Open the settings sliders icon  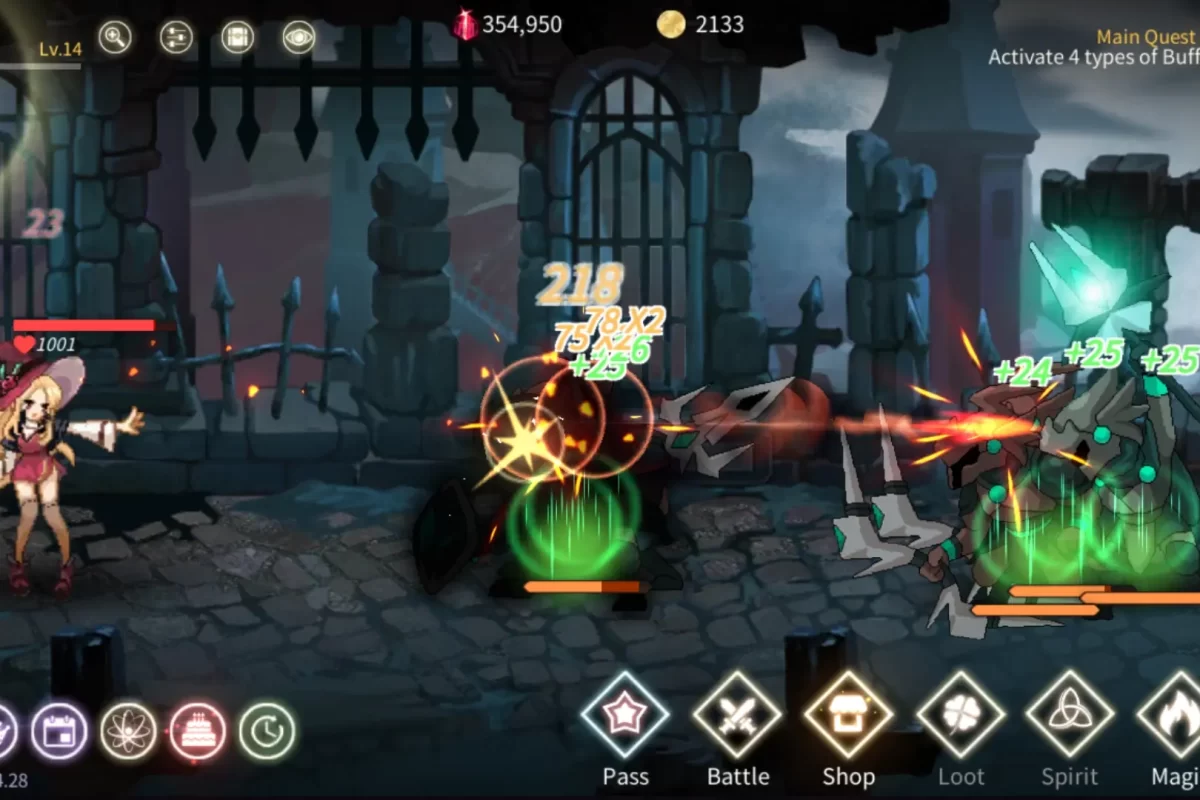coord(176,38)
